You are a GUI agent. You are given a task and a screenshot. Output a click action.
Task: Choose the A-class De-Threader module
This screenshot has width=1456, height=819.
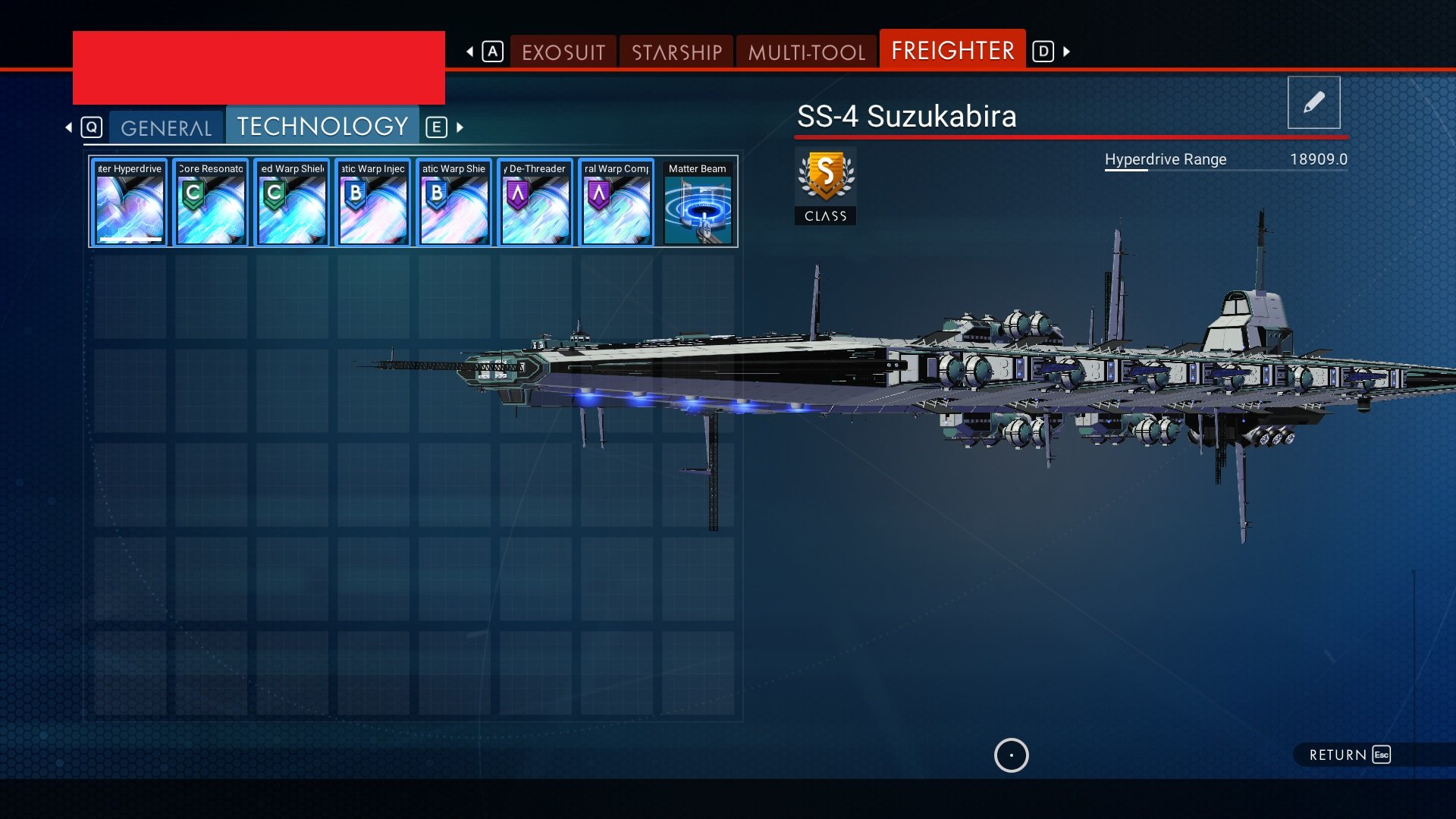coord(535,202)
